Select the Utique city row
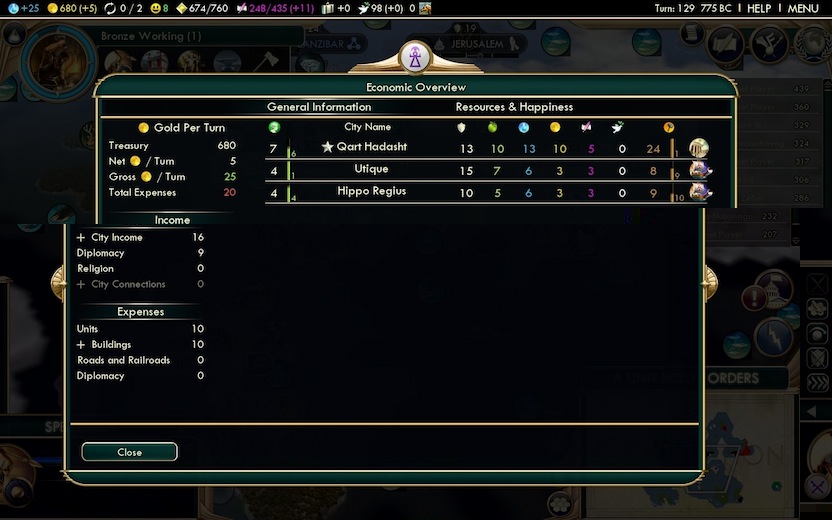This screenshot has width=832, height=520. [371, 170]
